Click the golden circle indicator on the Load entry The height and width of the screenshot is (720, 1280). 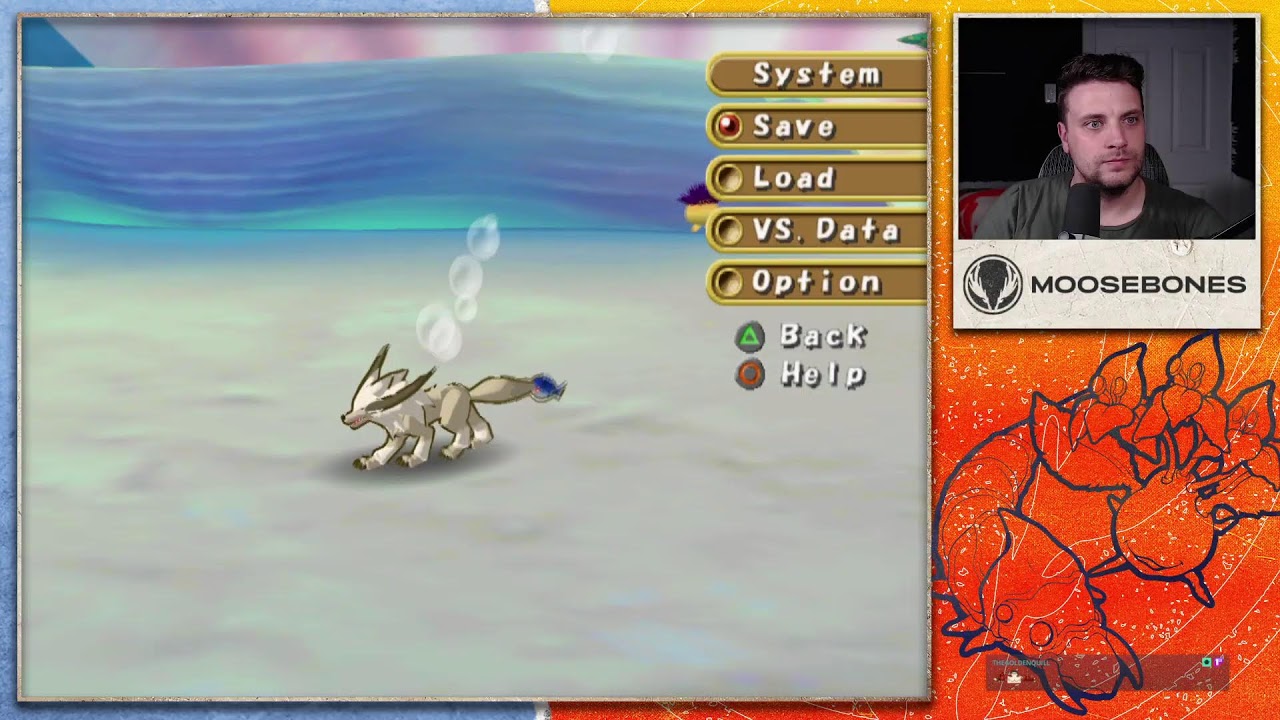pyautogui.click(x=729, y=179)
